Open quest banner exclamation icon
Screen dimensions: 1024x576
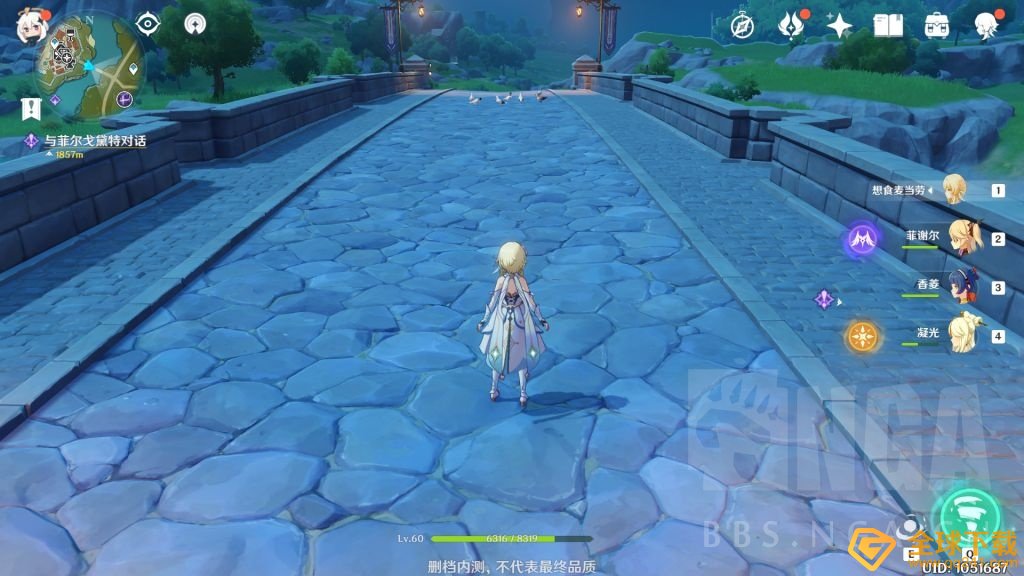(x=35, y=107)
